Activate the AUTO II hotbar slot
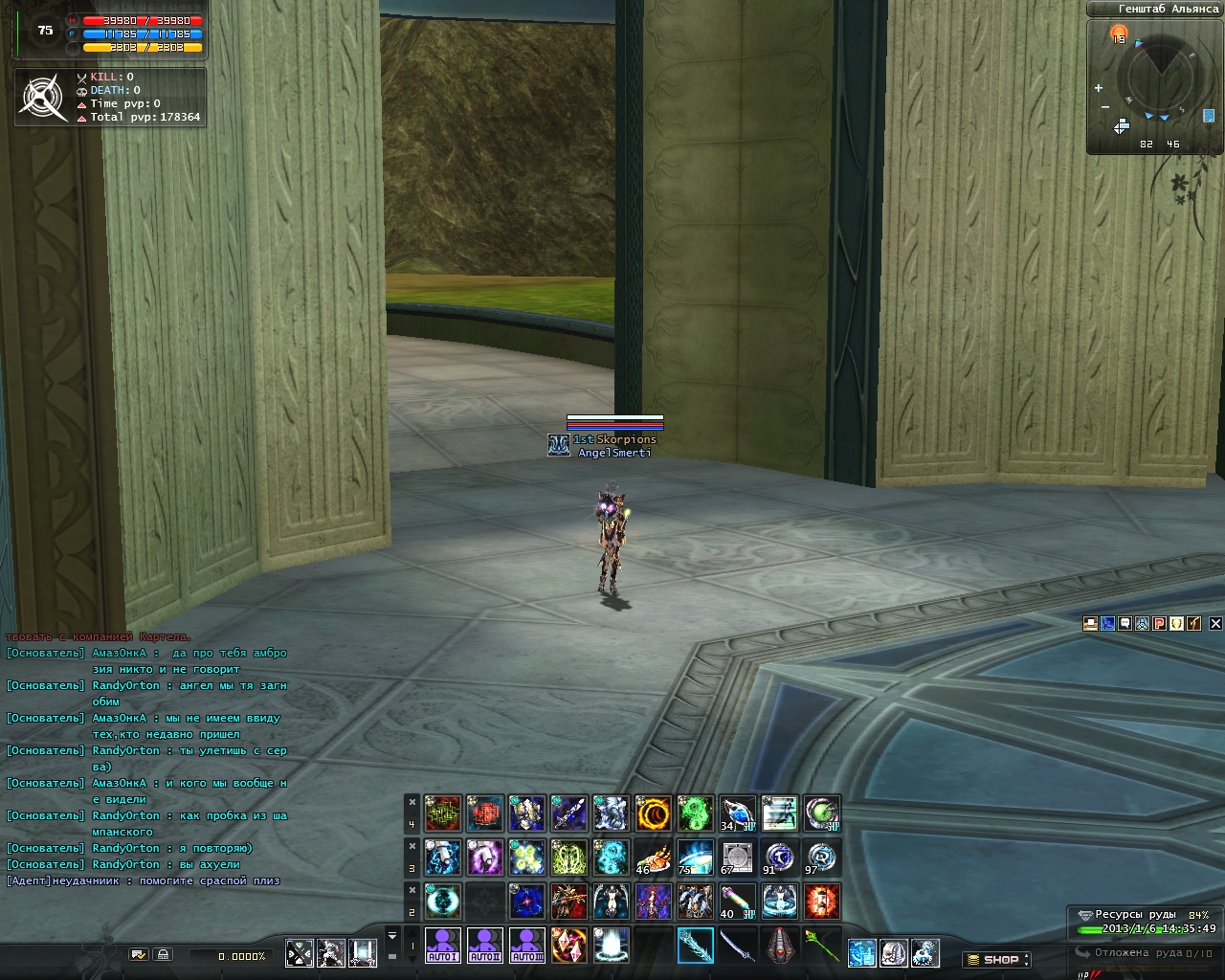This screenshot has width=1225, height=980. click(485, 946)
